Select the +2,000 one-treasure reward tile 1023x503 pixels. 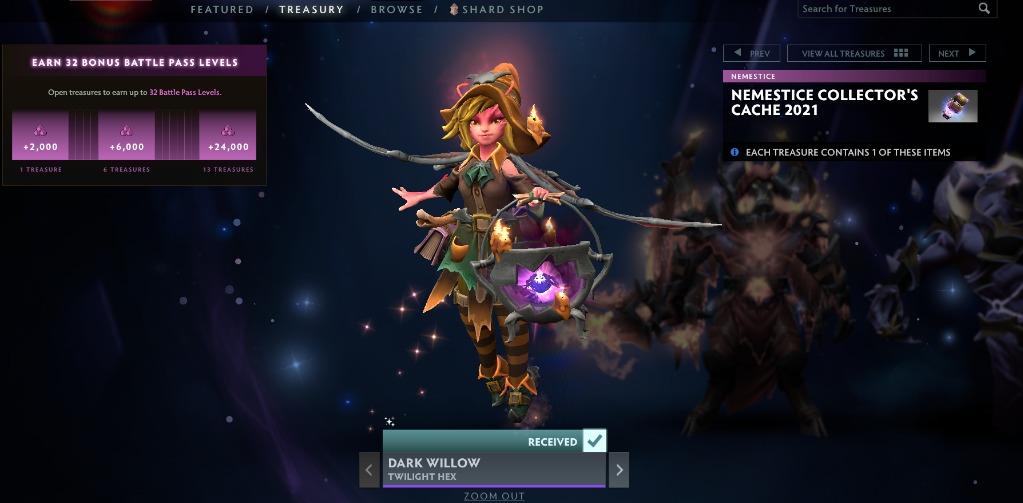tap(40, 137)
